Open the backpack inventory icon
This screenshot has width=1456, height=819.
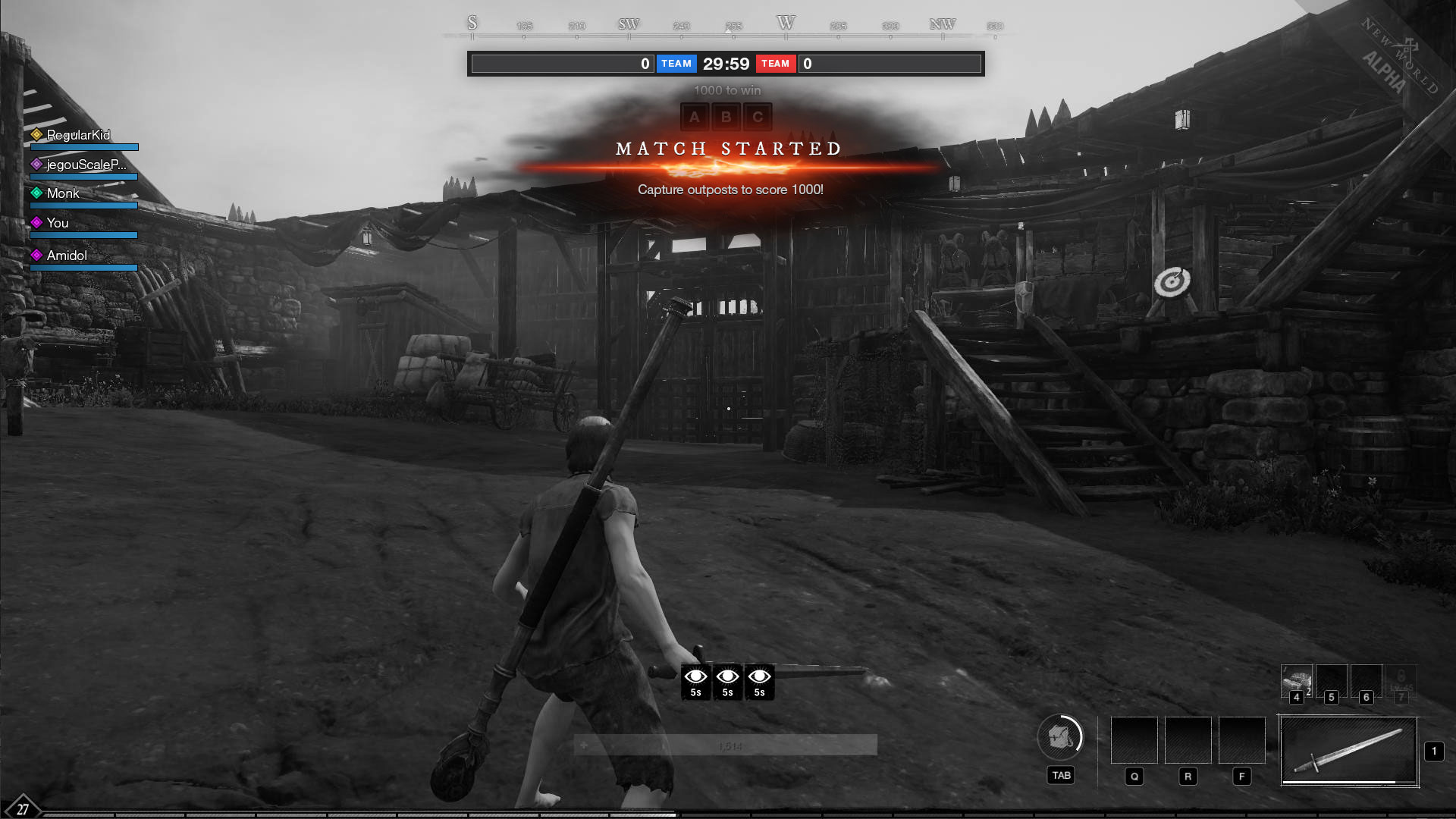[1059, 736]
